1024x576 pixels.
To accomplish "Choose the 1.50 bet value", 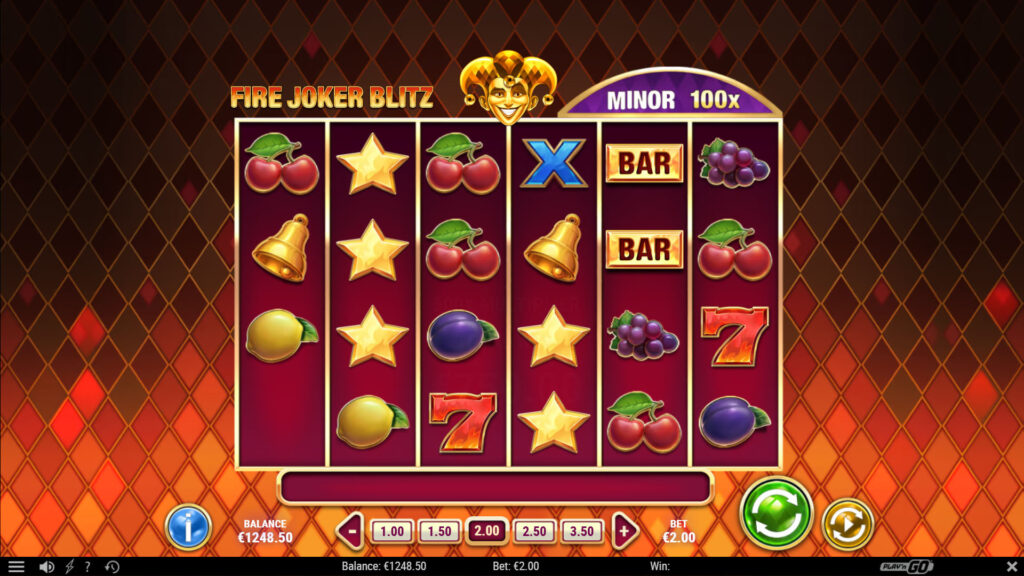I will pyautogui.click(x=439, y=531).
